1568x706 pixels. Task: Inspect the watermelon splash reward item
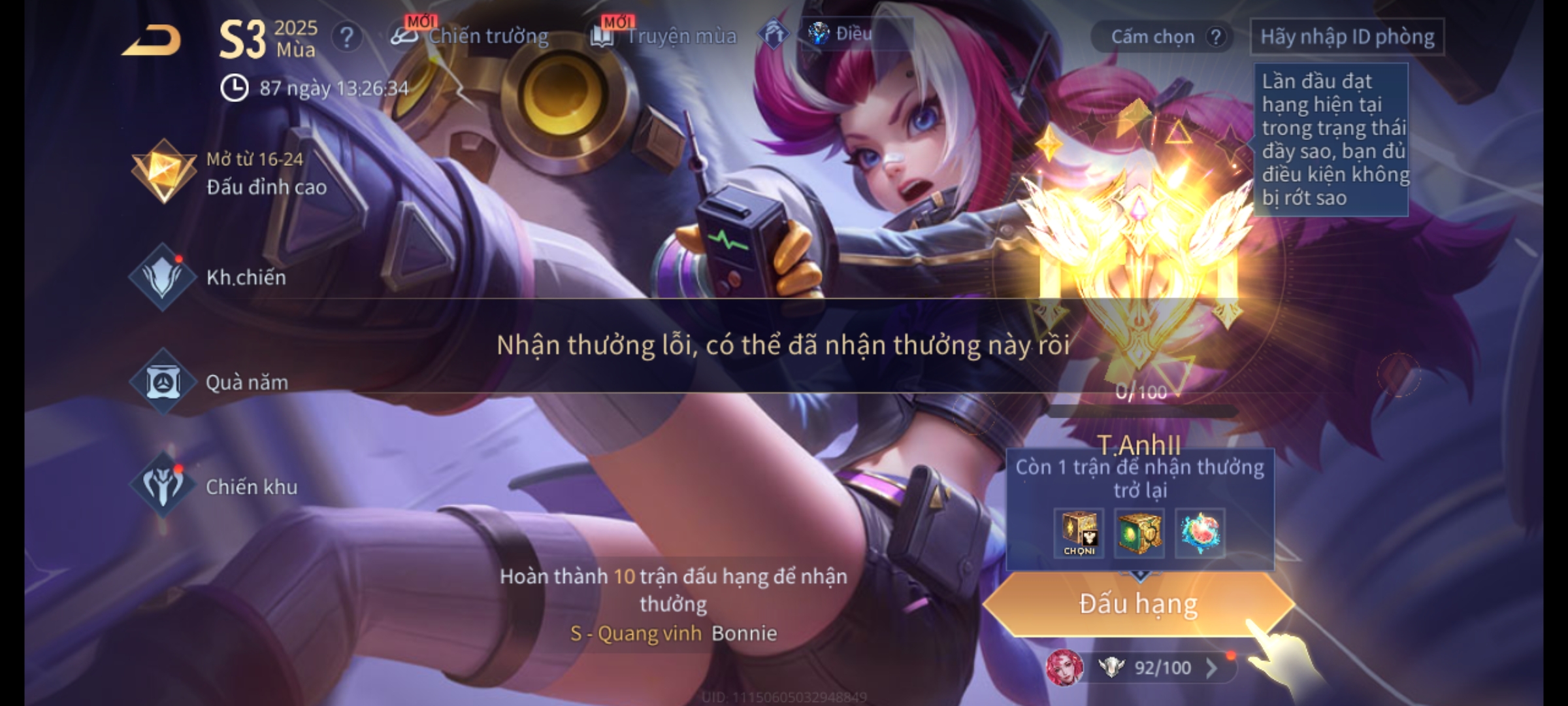1200,533
